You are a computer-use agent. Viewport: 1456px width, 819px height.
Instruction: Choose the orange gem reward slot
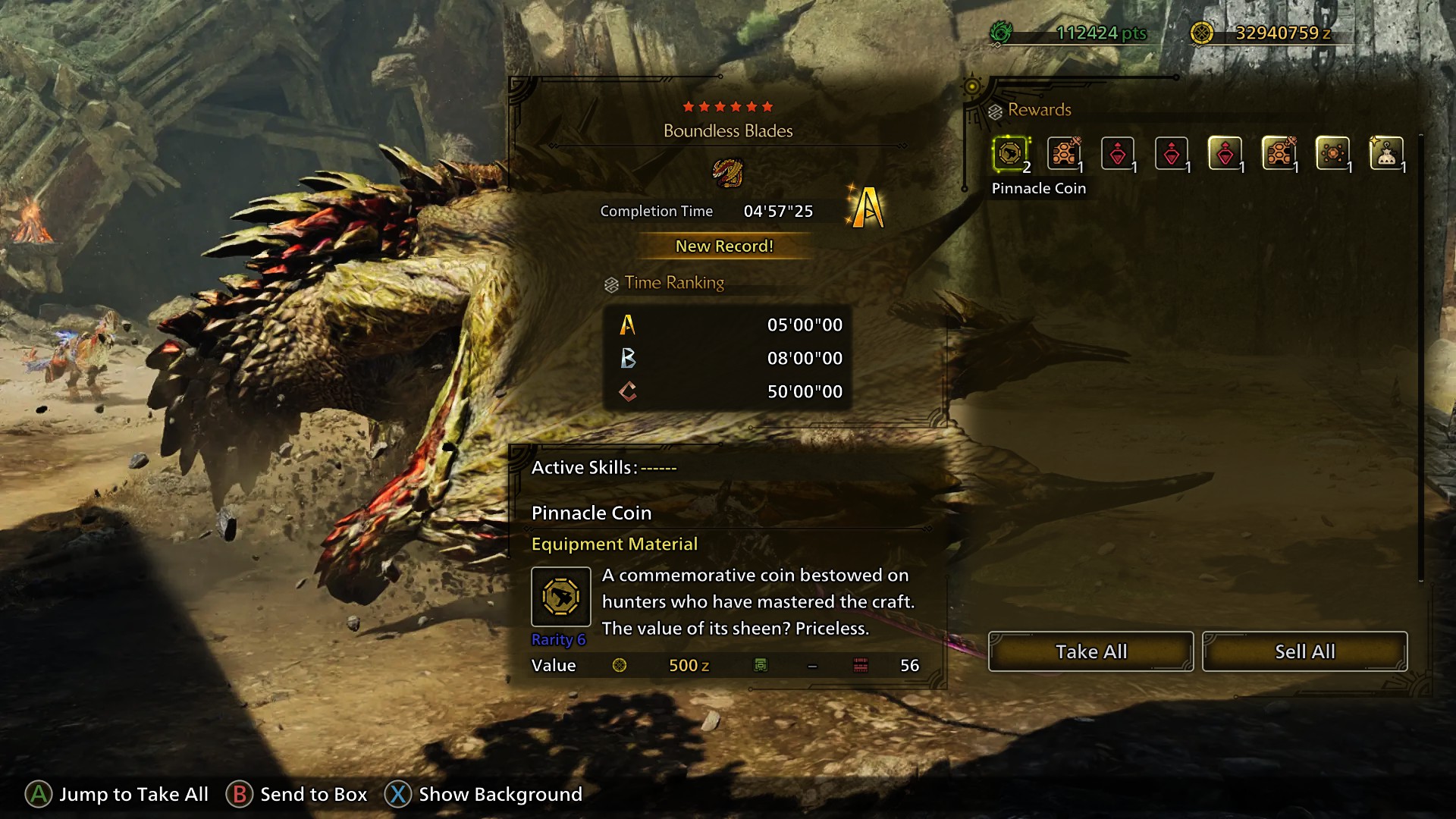click(1332, 154)
